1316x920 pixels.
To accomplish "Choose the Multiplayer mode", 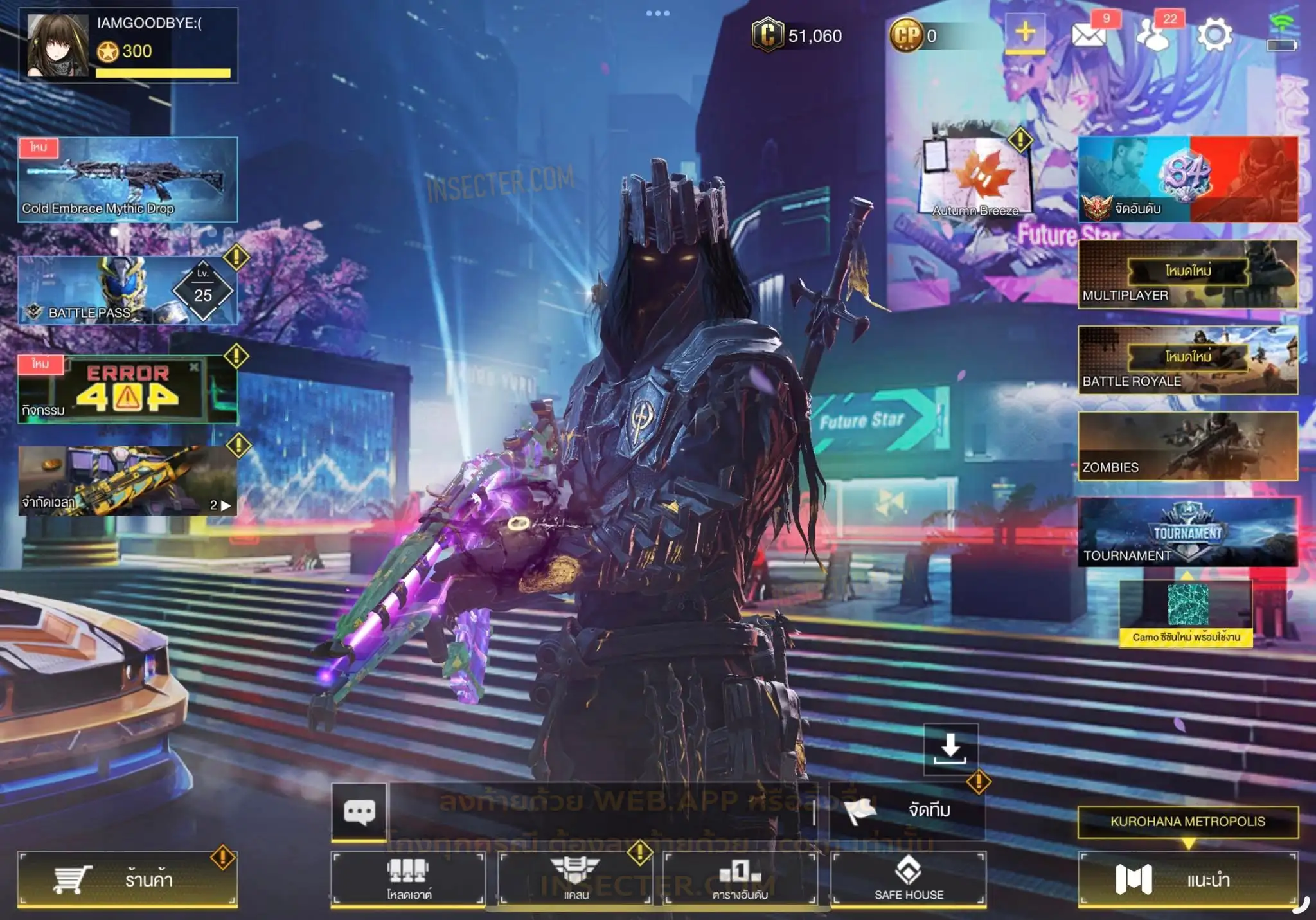I will (1187, 275).
